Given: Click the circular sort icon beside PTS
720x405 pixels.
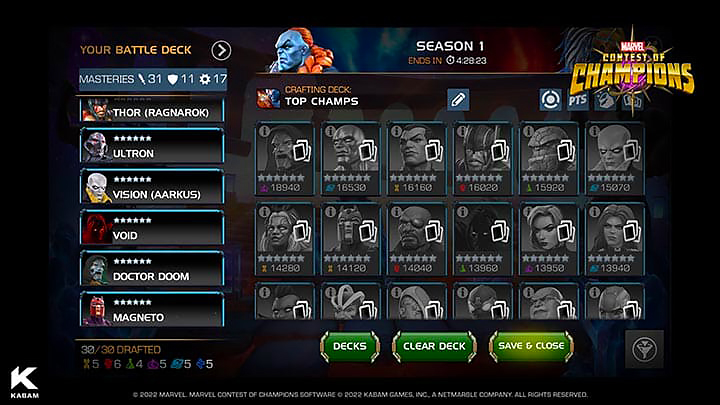Looking at the screenshot, I should point(549,99).
